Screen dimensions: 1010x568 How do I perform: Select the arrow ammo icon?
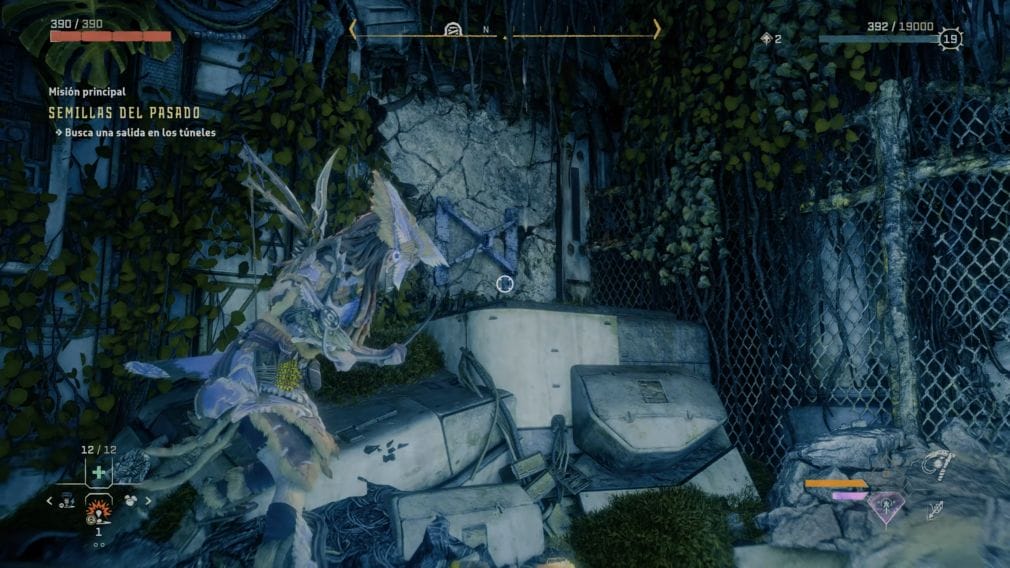tap(936, 510)
